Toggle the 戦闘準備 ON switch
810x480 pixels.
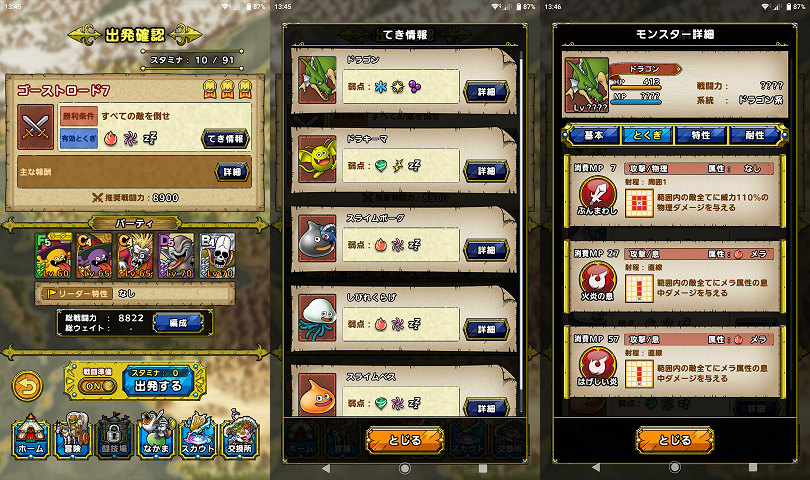[91, 385]
